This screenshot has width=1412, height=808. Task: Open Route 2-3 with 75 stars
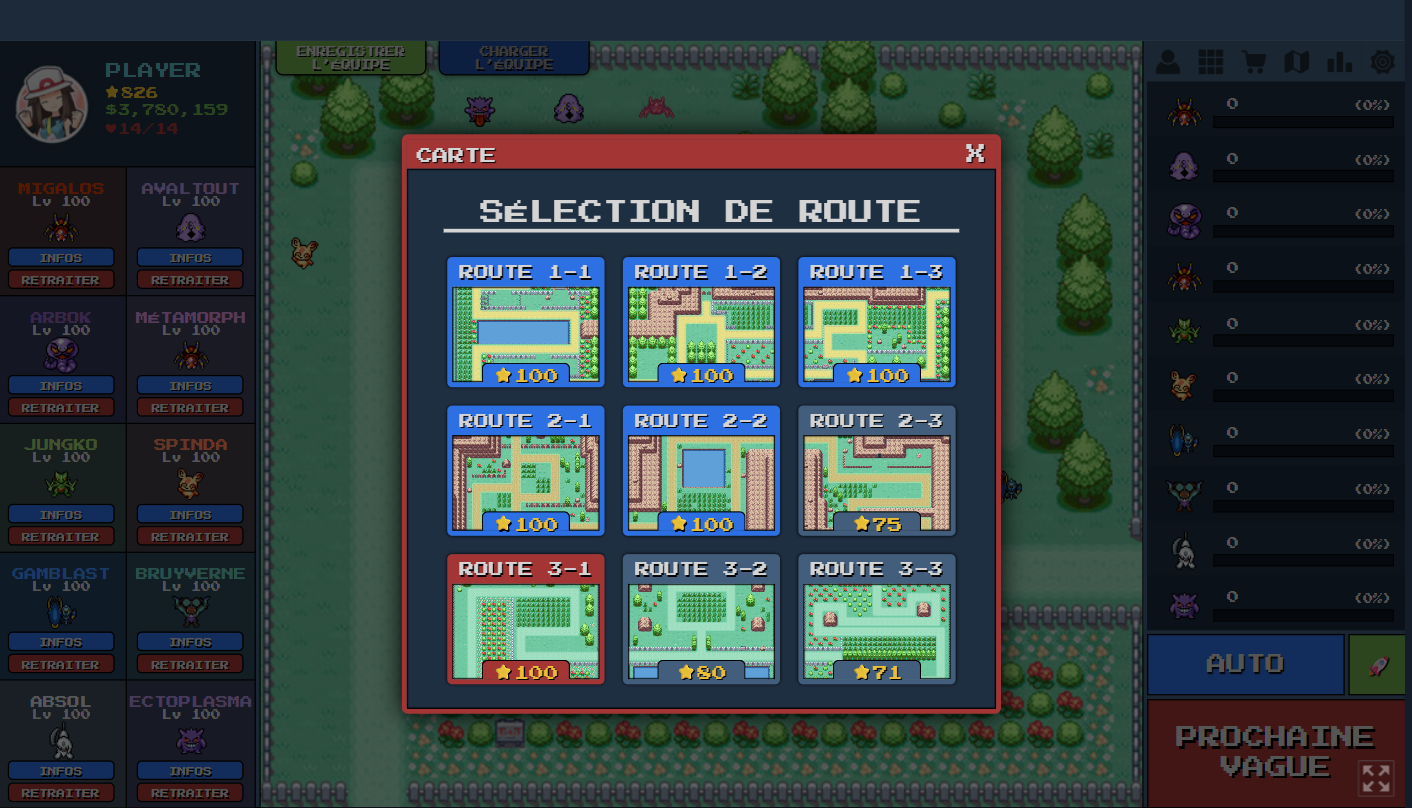click(876, 471)
